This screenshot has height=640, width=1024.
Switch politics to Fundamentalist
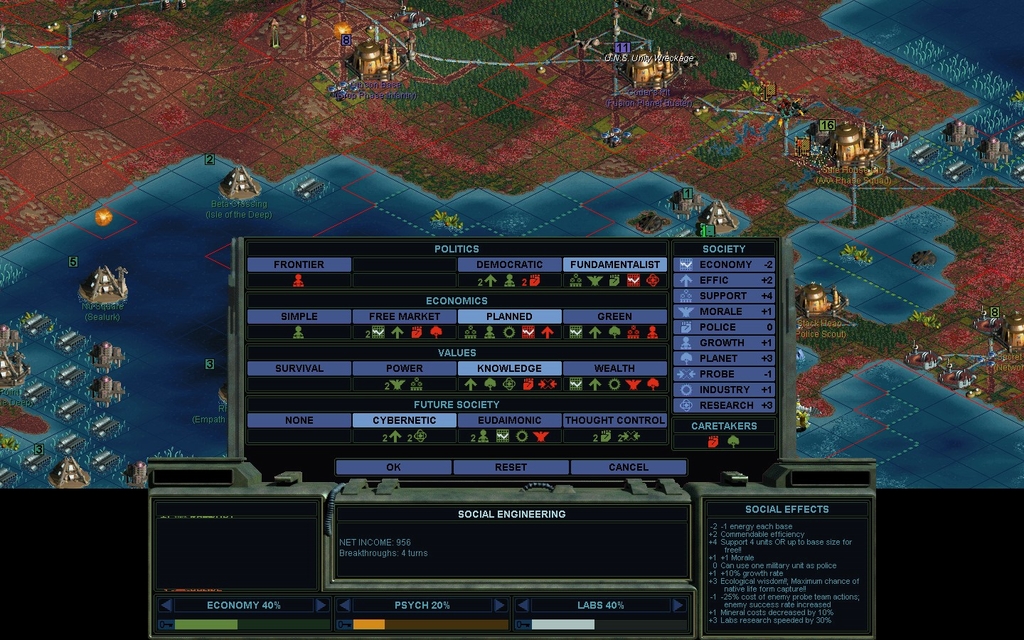click(614, 265)
